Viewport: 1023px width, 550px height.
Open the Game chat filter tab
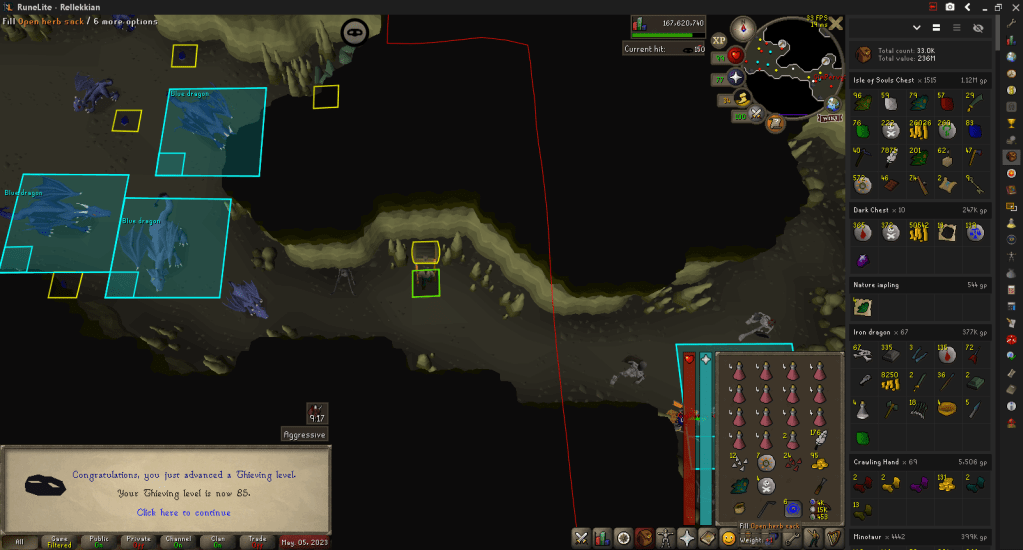[59, 540]
